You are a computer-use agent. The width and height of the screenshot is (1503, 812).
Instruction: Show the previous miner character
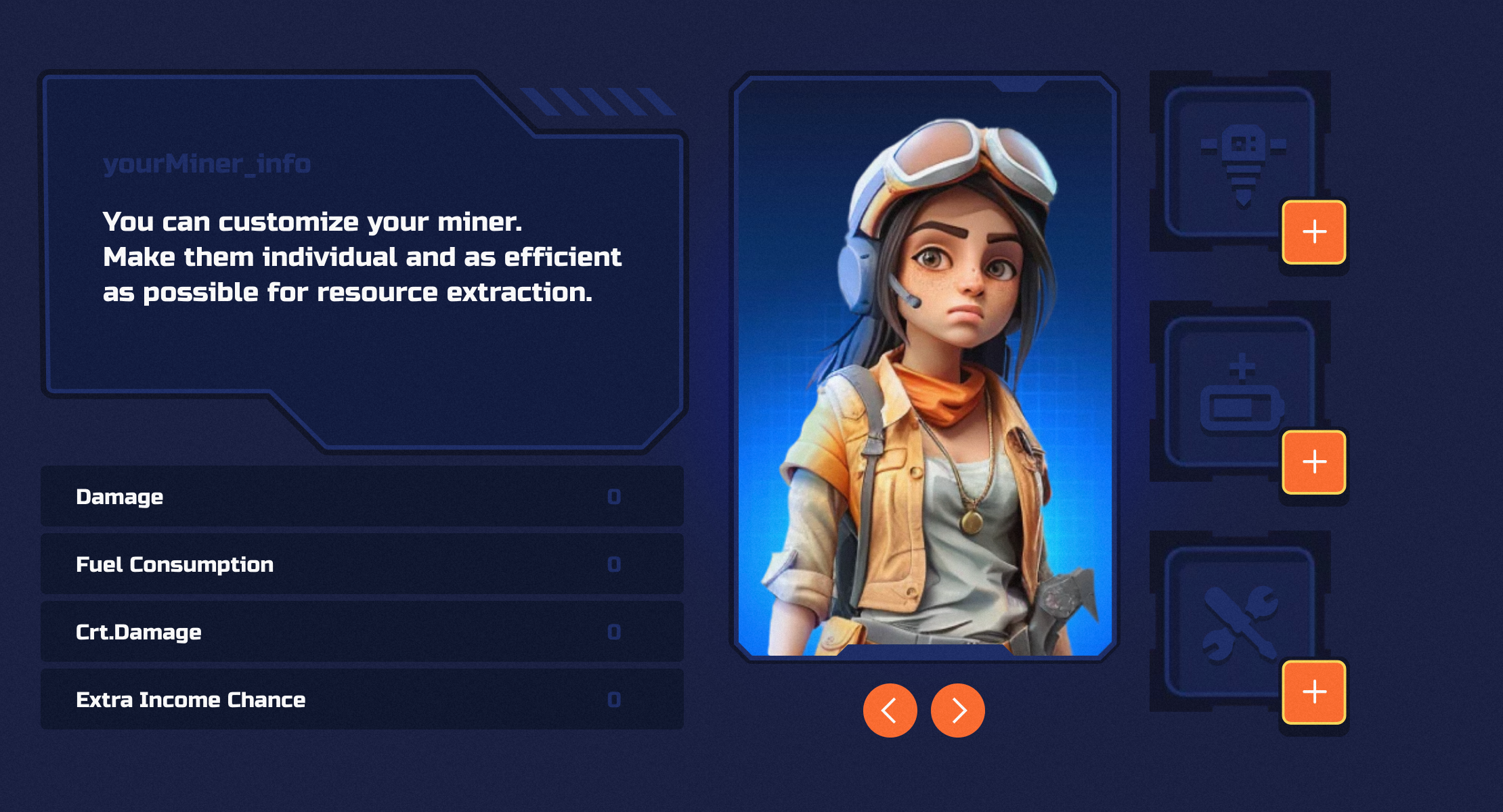(x=890, y=710)
